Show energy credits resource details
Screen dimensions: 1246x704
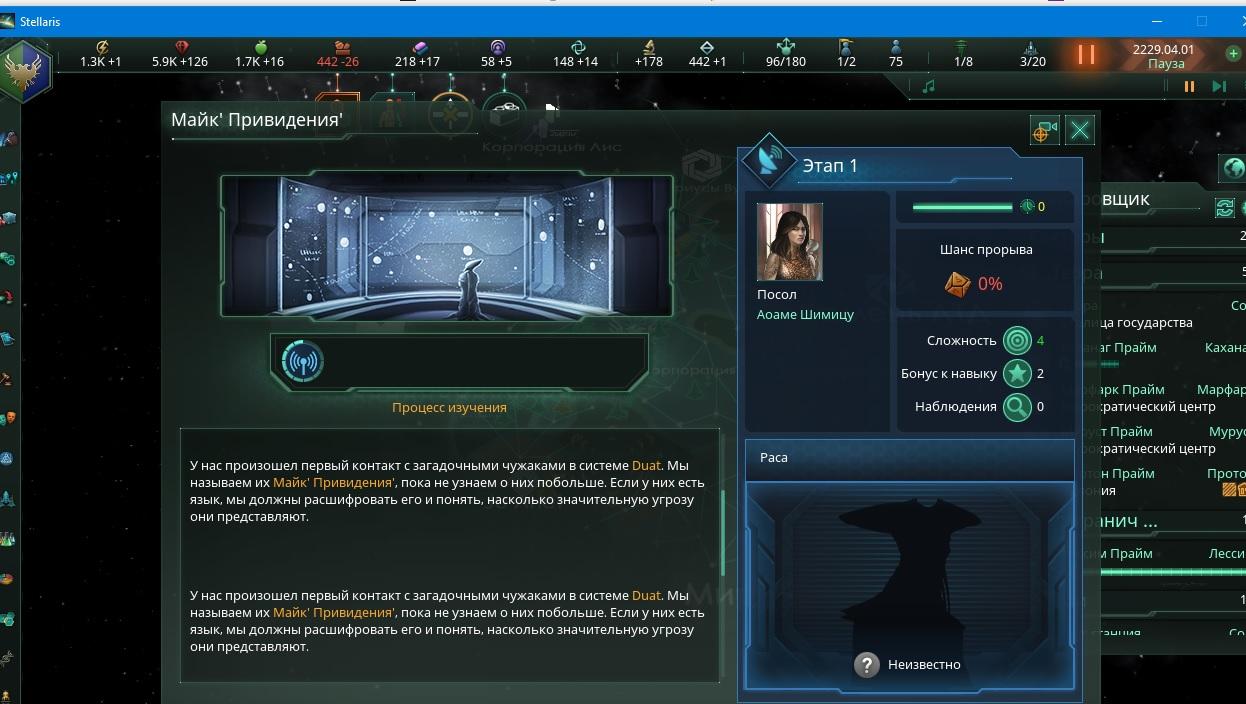pyautogui.click(x=101, y=54)
